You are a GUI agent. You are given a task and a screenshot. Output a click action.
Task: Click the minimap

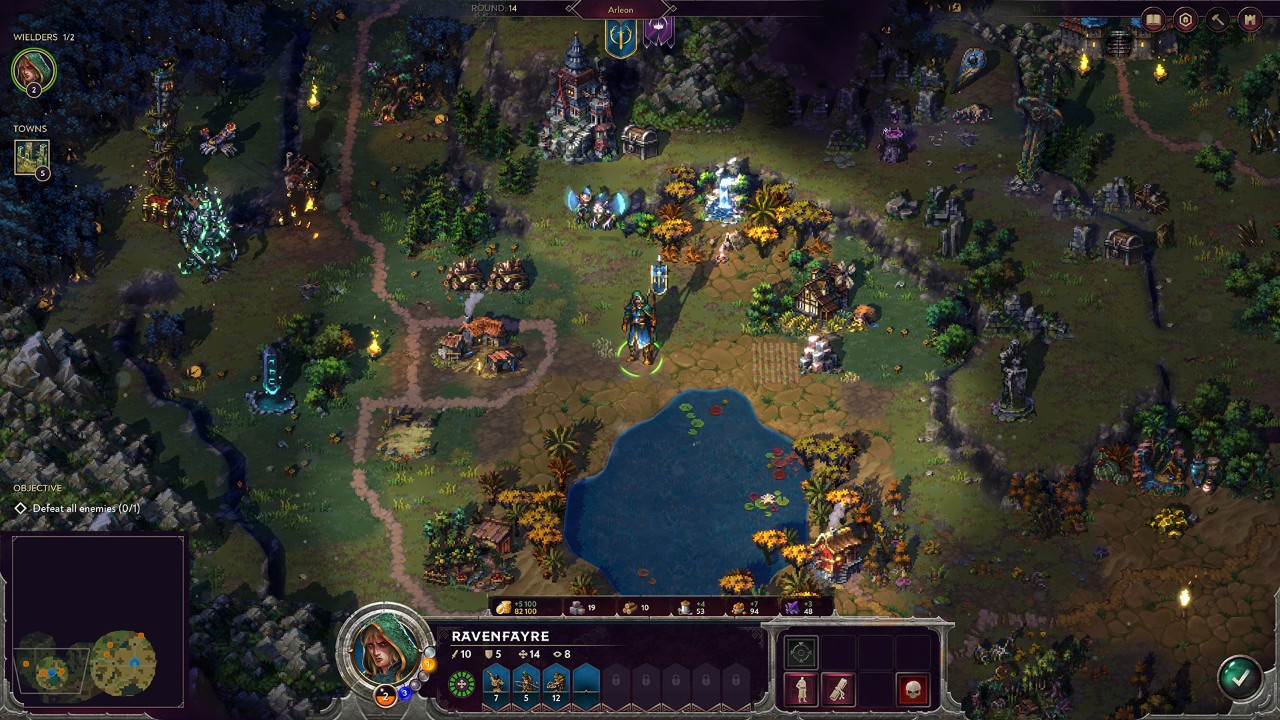(x=98, y=622)
